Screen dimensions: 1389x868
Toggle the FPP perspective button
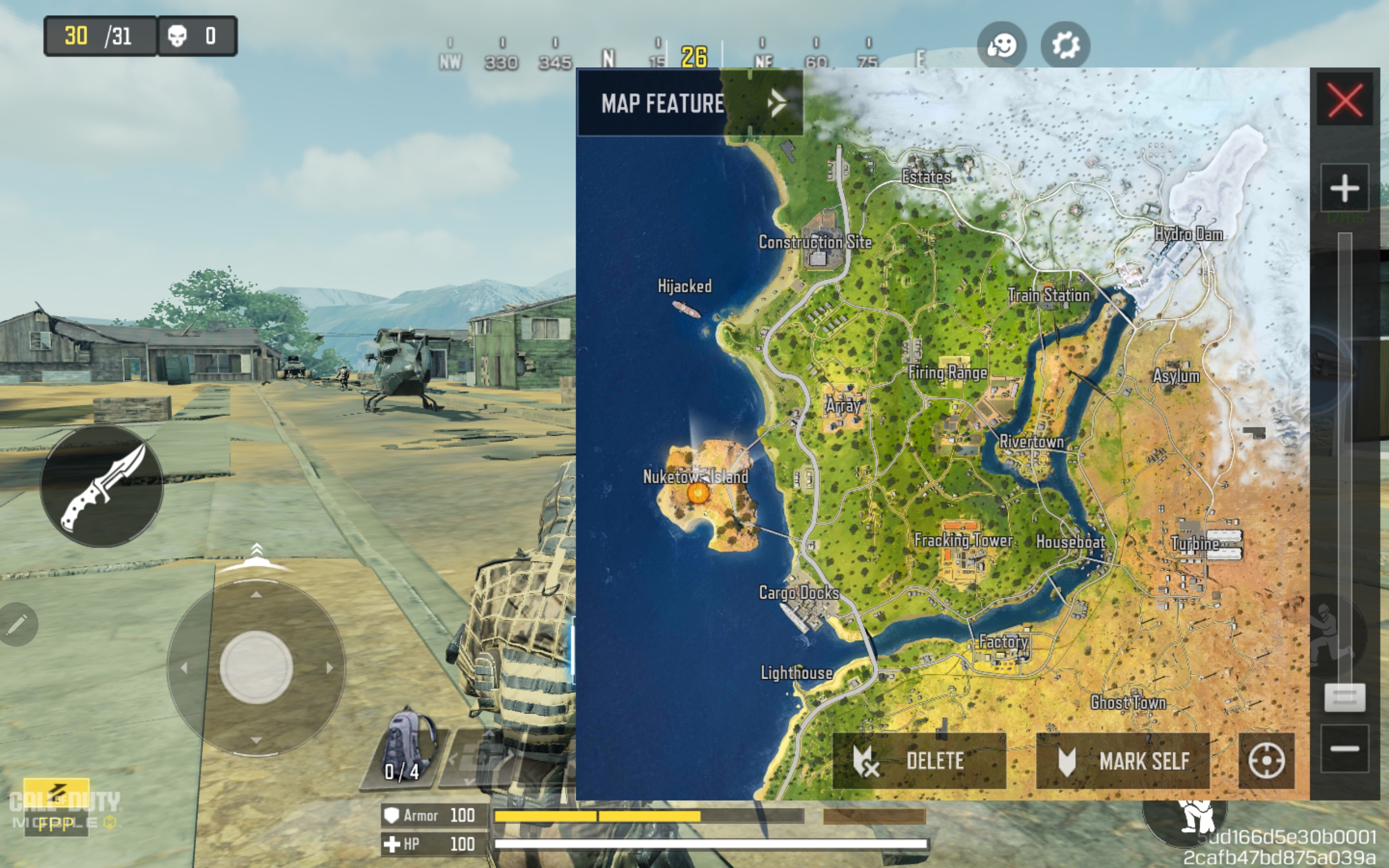pyautogui.click(x=56, y=823)
